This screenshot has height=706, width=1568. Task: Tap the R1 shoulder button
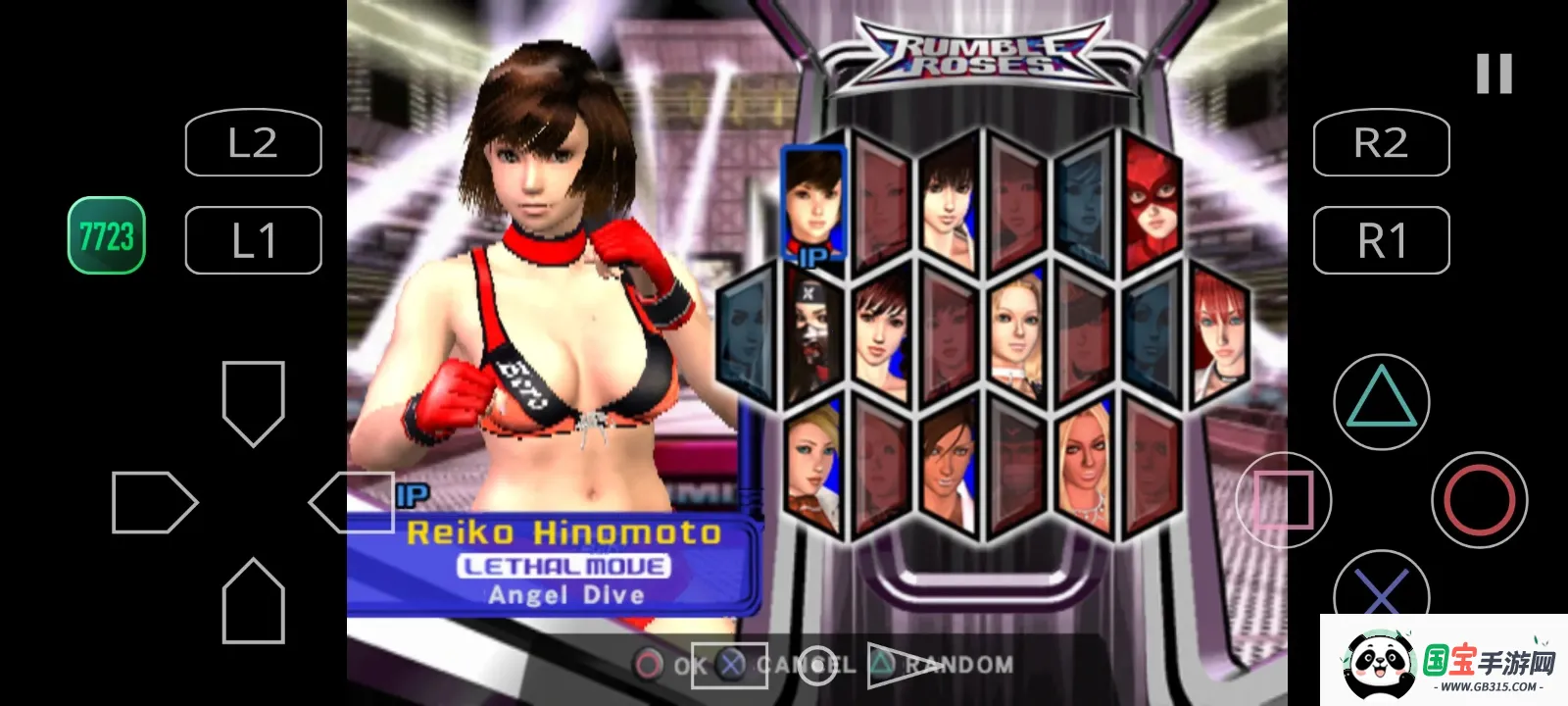[1381, 240]
